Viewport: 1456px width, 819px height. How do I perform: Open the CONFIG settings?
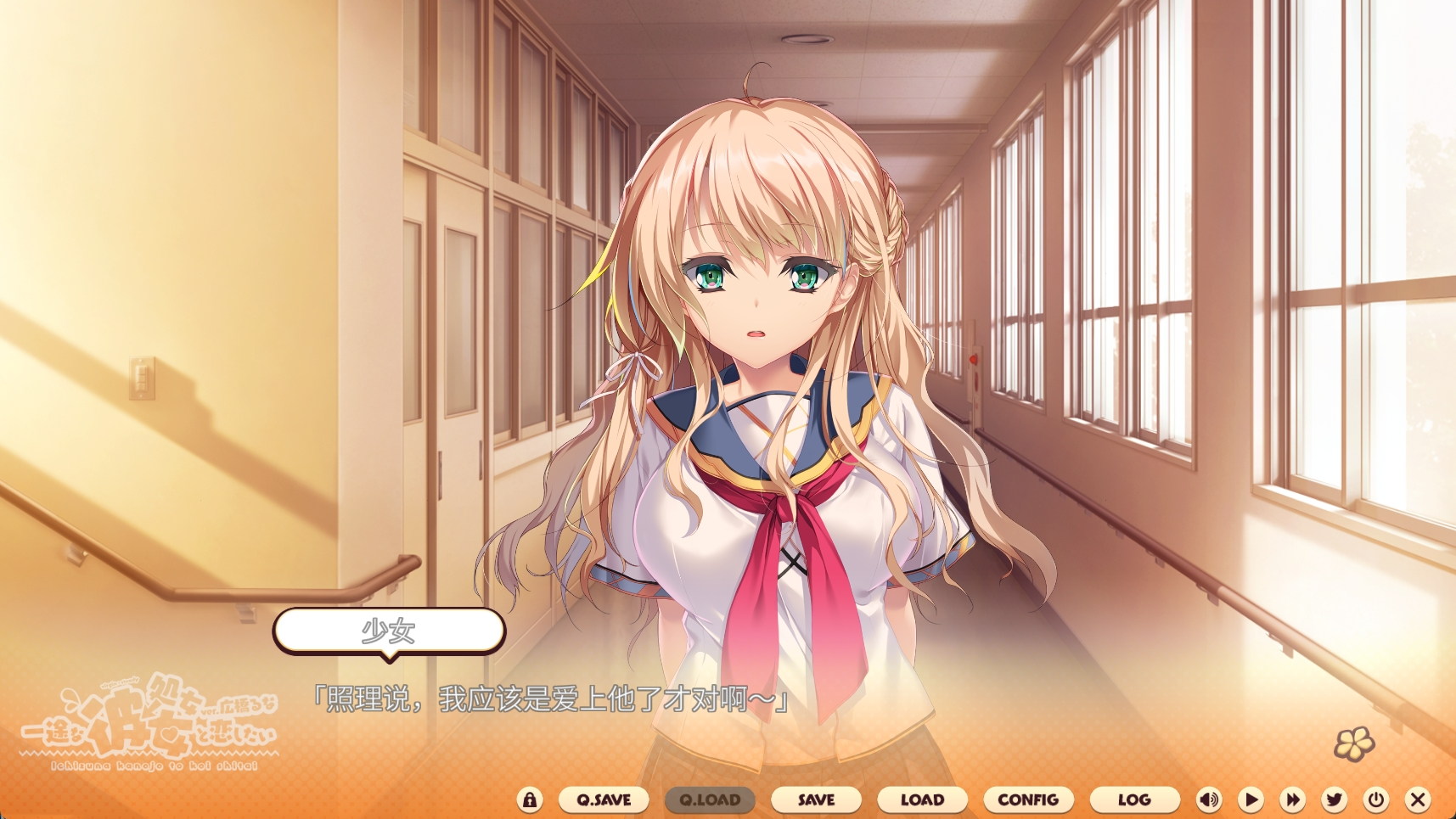click(x=1028, y=799)
